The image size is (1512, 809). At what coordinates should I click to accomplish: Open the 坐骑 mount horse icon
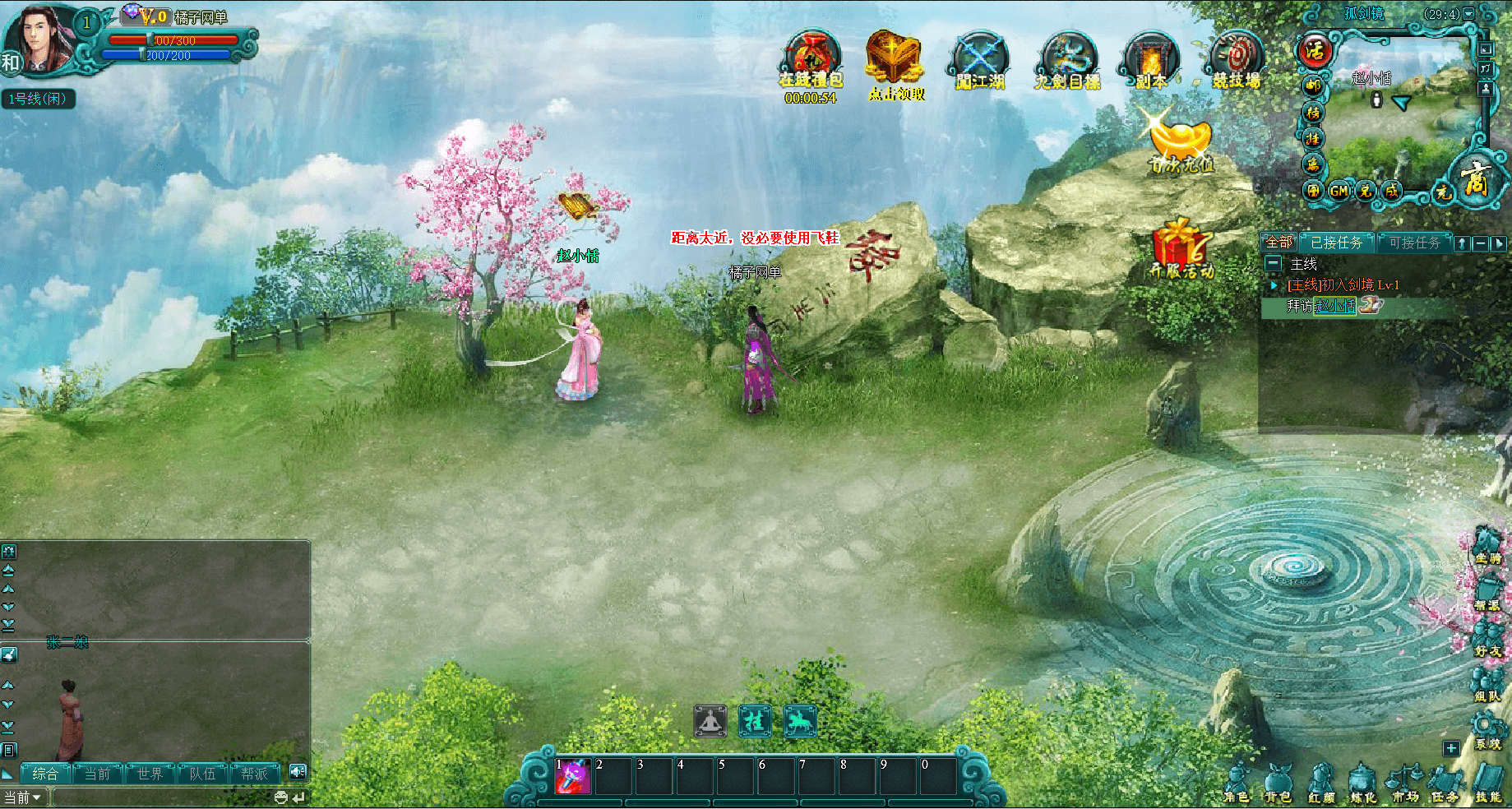[x=1487, y=544]
